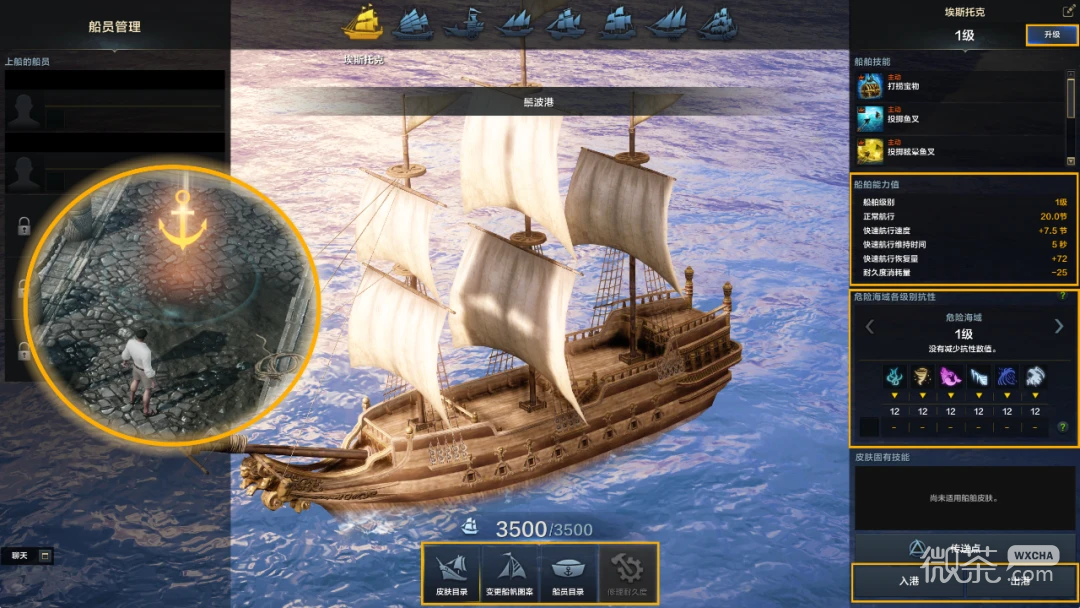This screenshot has width=1080, height=608.
Task: Choose the 入港 enter port button
Action: click(908, 580)
